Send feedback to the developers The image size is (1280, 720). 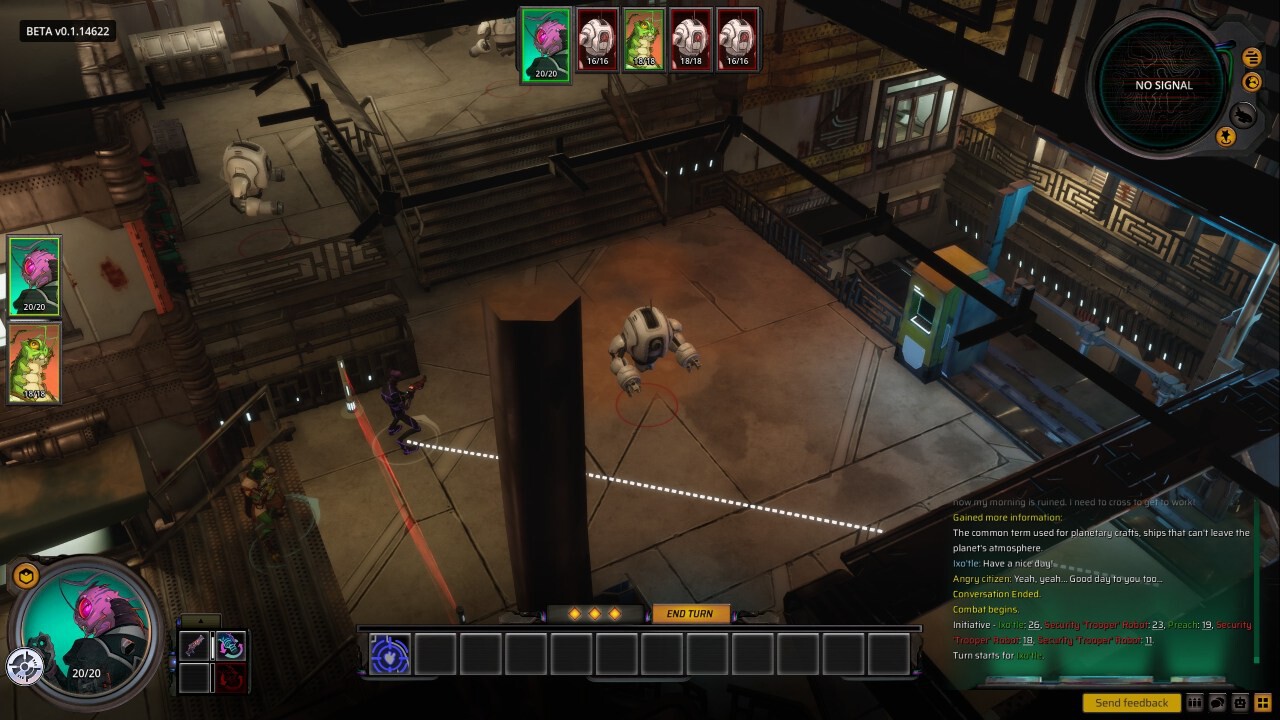click(x=1131, y=703)
